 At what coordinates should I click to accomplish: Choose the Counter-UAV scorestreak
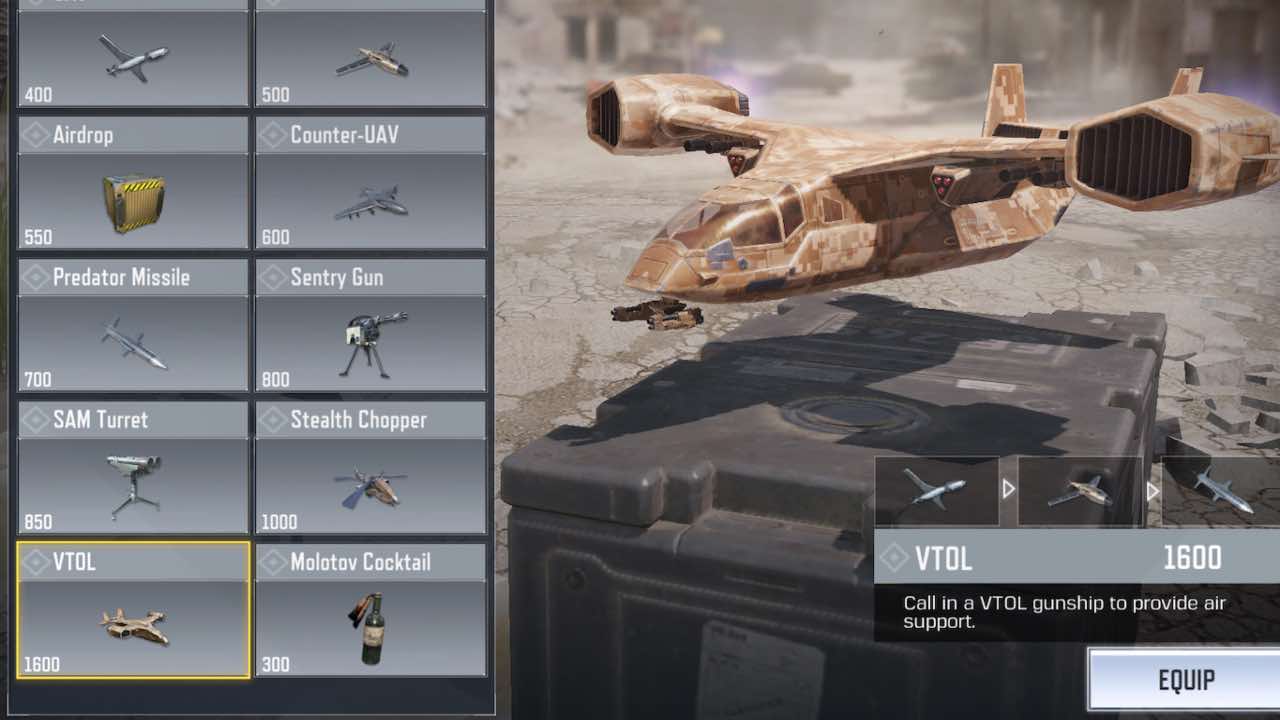pyautogui.click(x=371, y=183)
